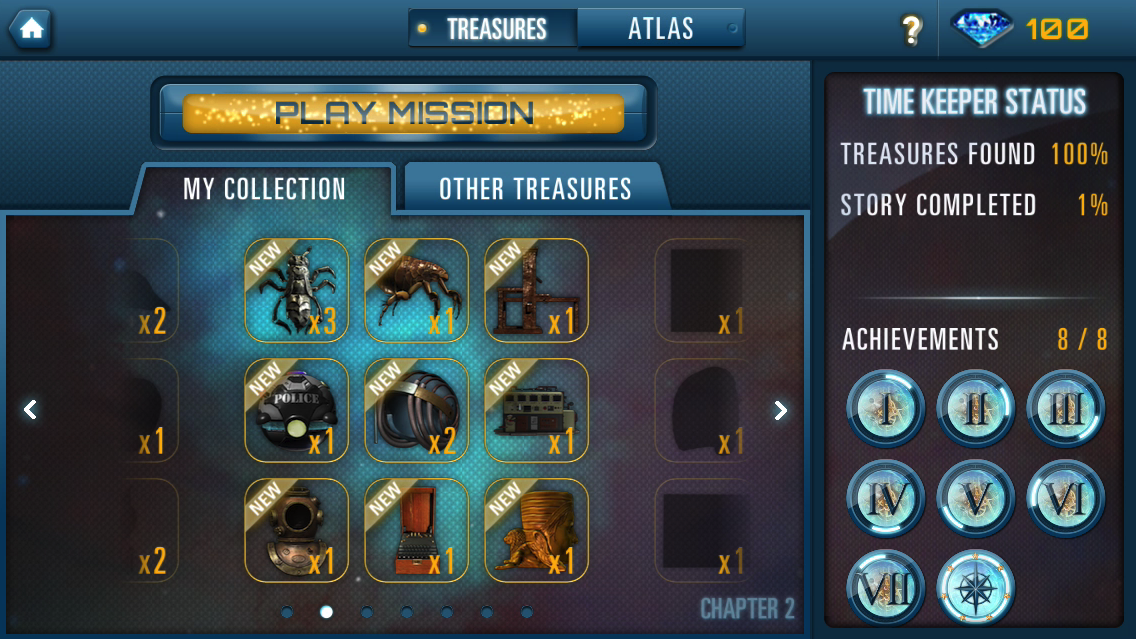View the achievement medal numbered V
The width and height of the screenshot is (1136, 639).
tap(976, 498)
